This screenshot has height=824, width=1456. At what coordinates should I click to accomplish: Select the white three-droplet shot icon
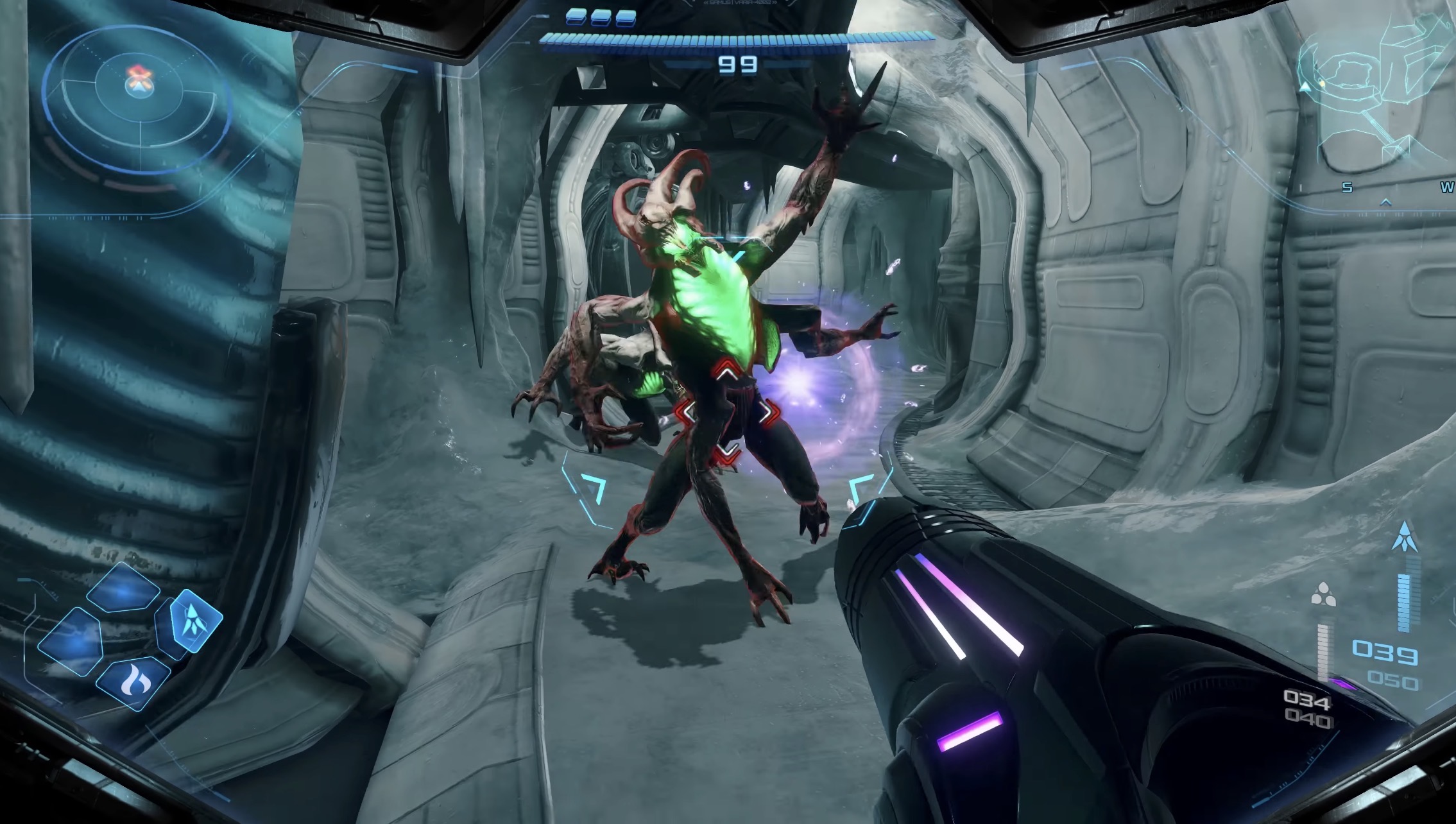[1323, 594]
